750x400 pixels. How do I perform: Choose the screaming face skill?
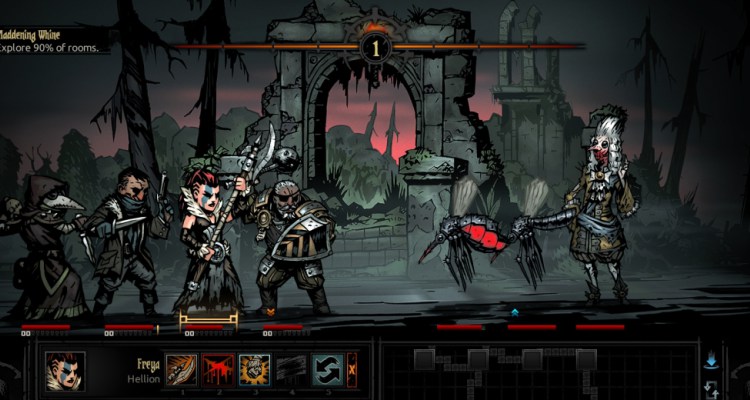coord(253,370)
